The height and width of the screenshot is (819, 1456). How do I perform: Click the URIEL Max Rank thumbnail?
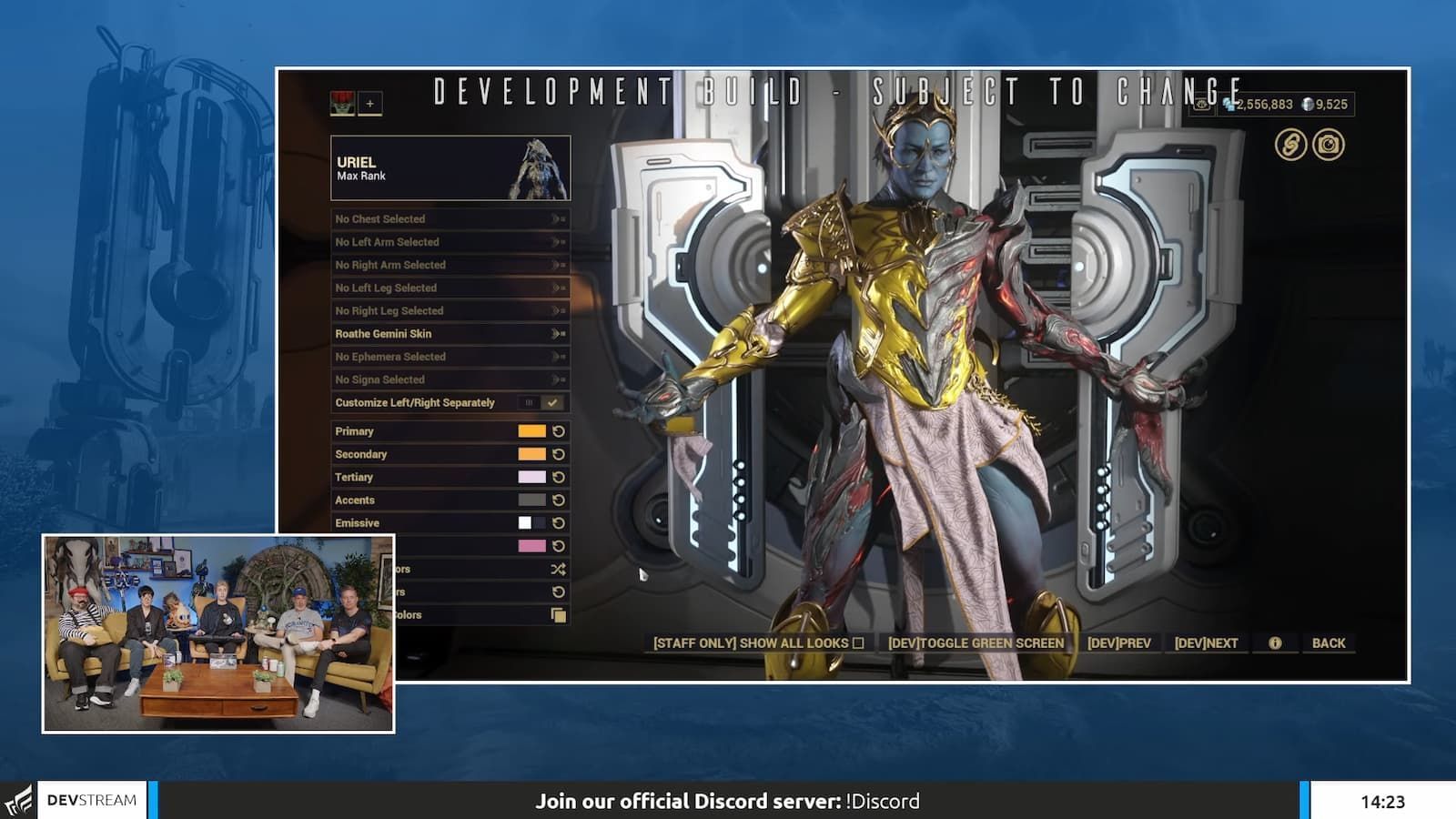(537, 167)
